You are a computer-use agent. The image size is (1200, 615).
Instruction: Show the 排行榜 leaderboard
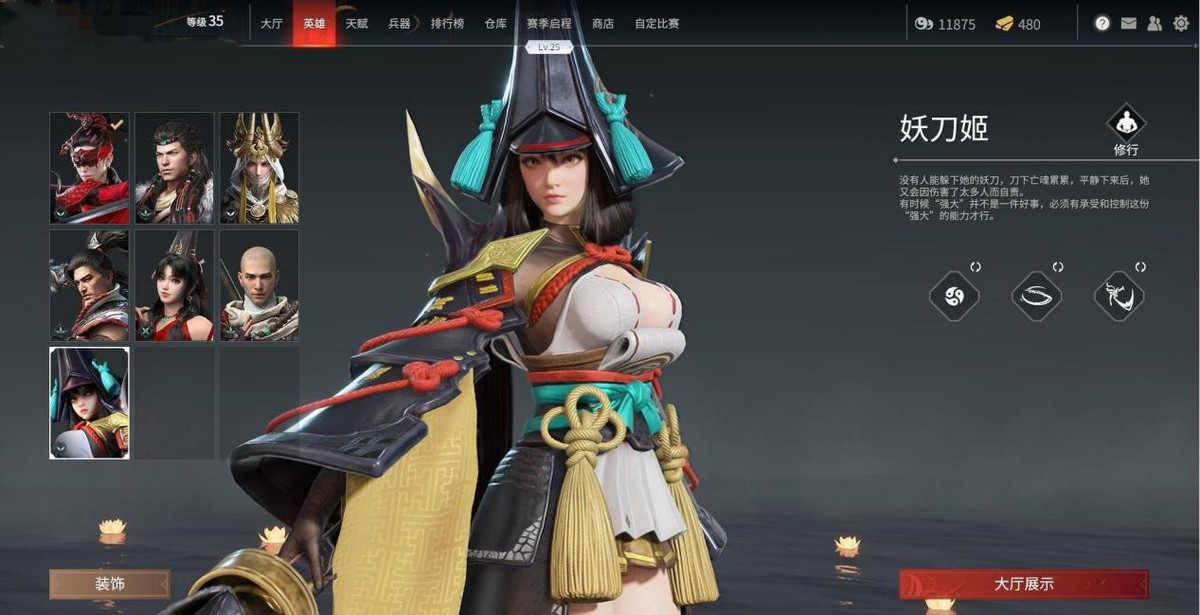tap(446, 23)
